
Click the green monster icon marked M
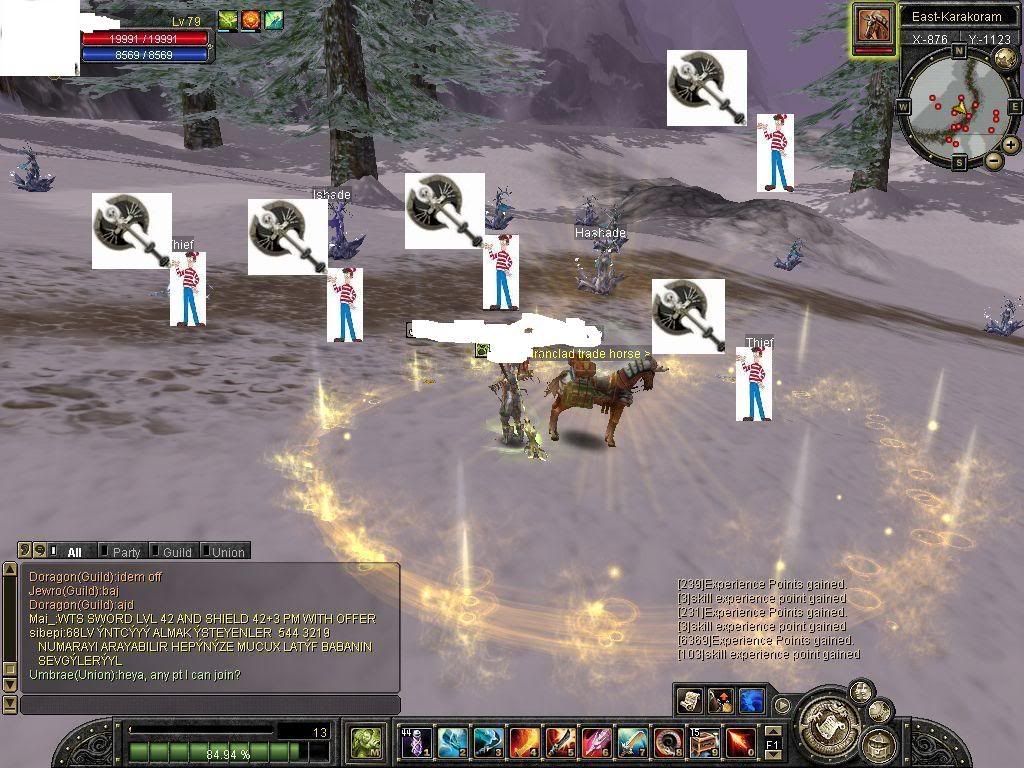click(x=366, y=742)
